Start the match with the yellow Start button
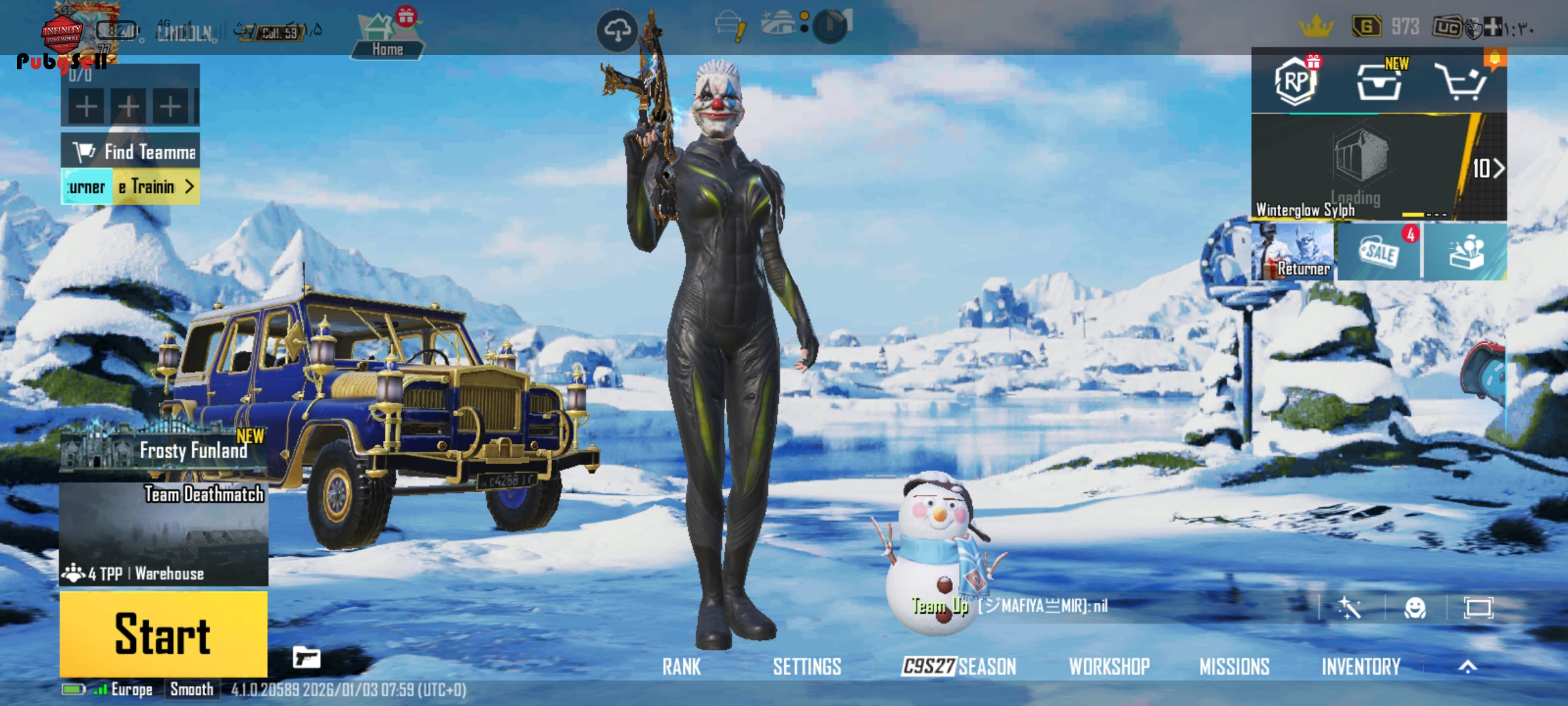 click(x=163, y=634)
